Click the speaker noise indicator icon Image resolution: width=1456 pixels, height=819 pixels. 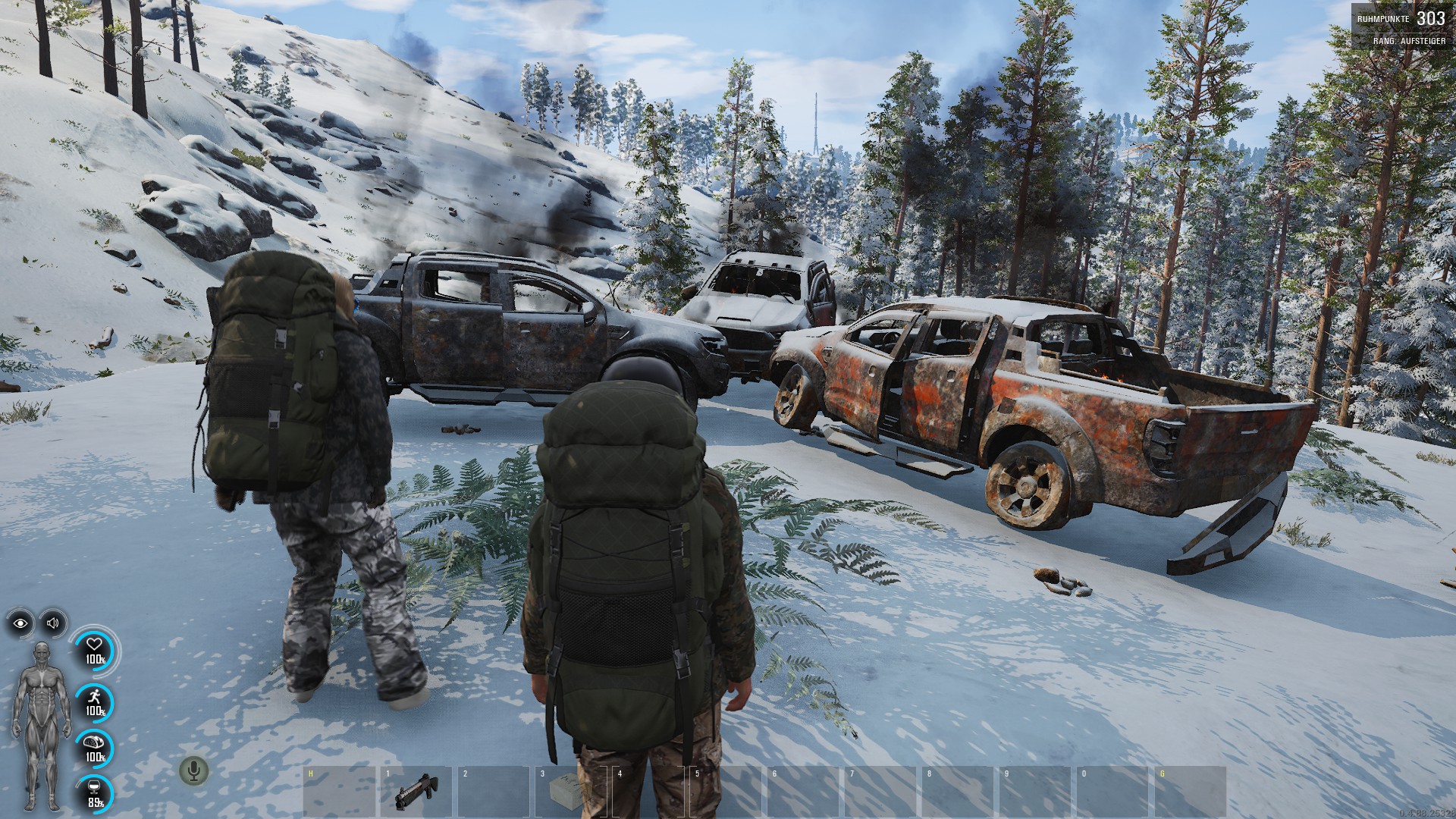[x=52, y=623]
